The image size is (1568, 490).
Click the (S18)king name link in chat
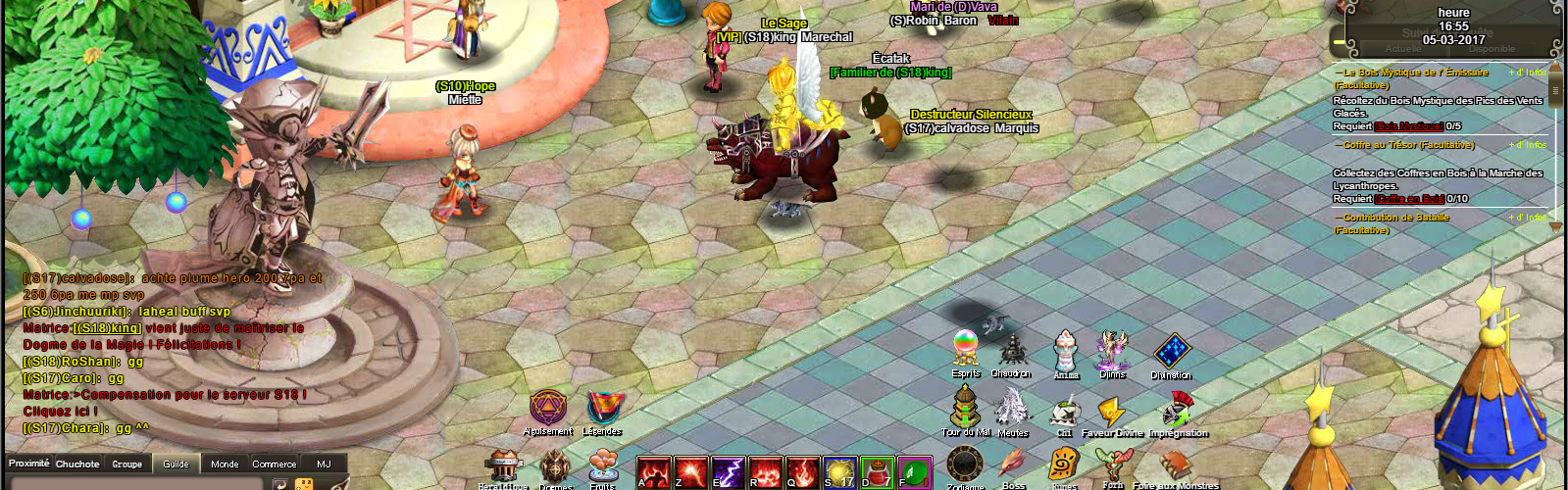108,328
